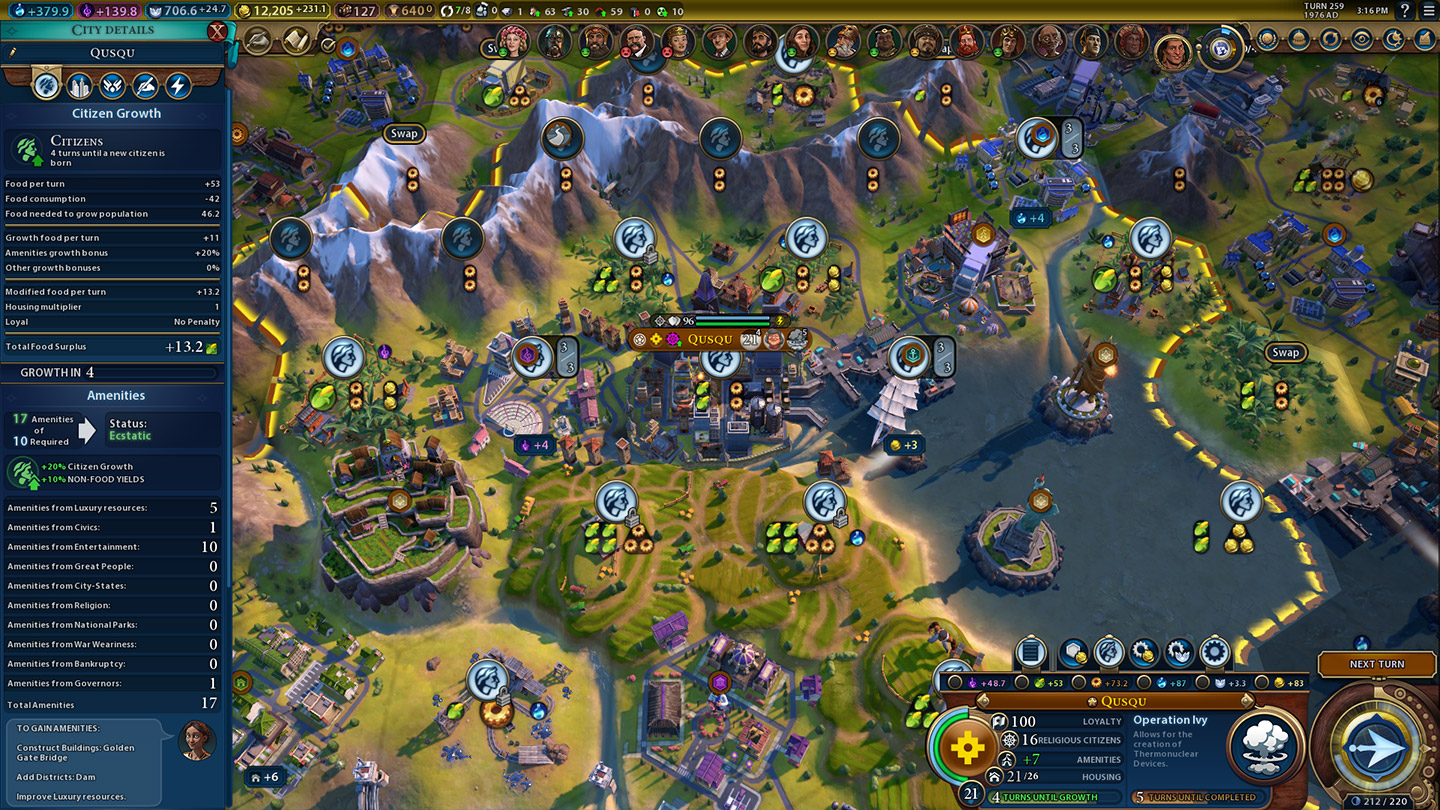Screen dimensions: 1440x810
Task: Open the lightning bolt tab in City Details
Action: [178, 86]
